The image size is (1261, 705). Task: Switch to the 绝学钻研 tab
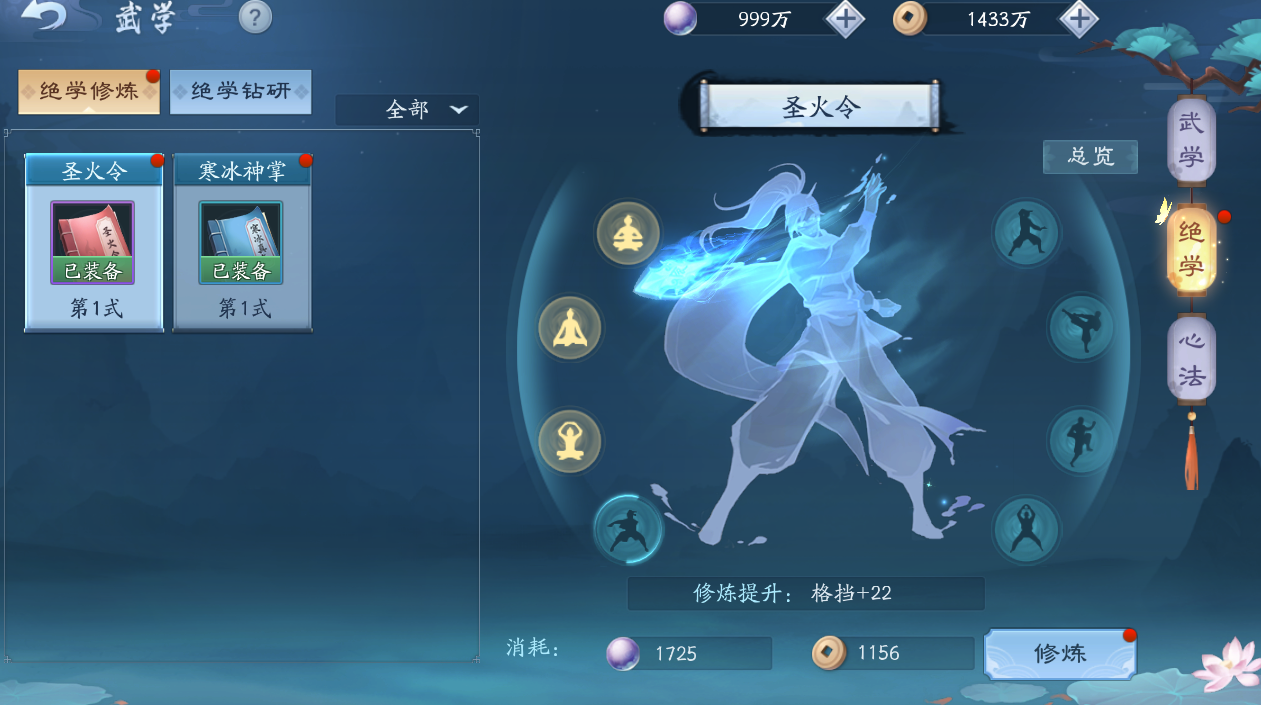(241, 92)
